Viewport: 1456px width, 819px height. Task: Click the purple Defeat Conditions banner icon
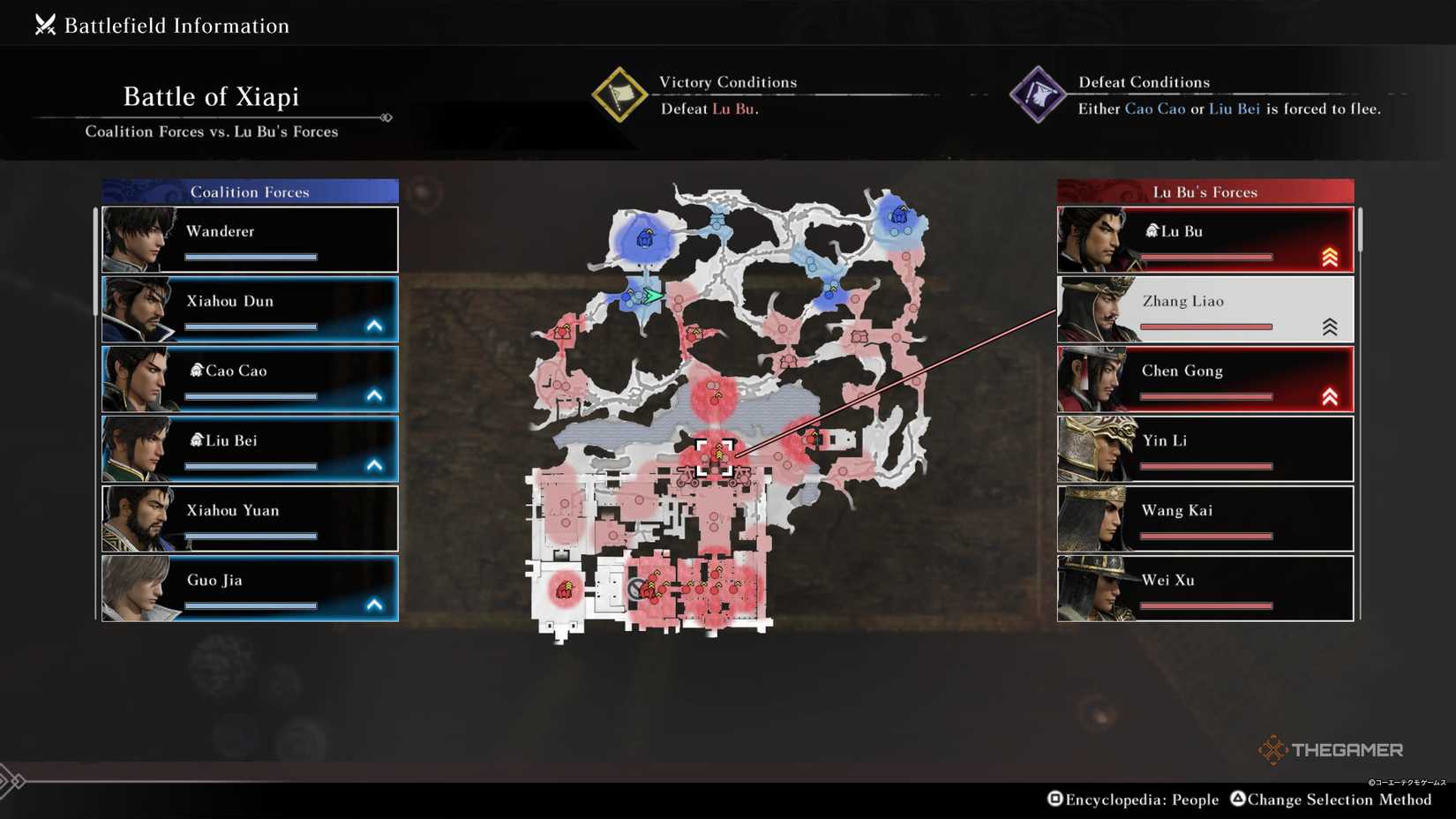pos(1039,95)
